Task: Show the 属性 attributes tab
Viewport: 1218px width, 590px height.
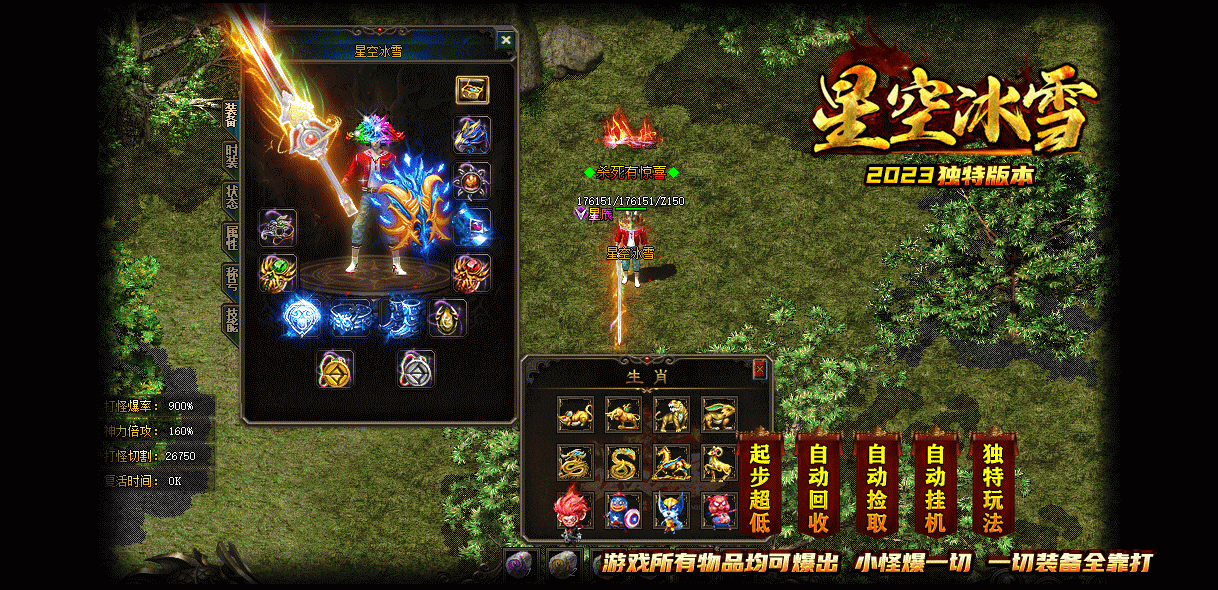Action: [231, 237]
